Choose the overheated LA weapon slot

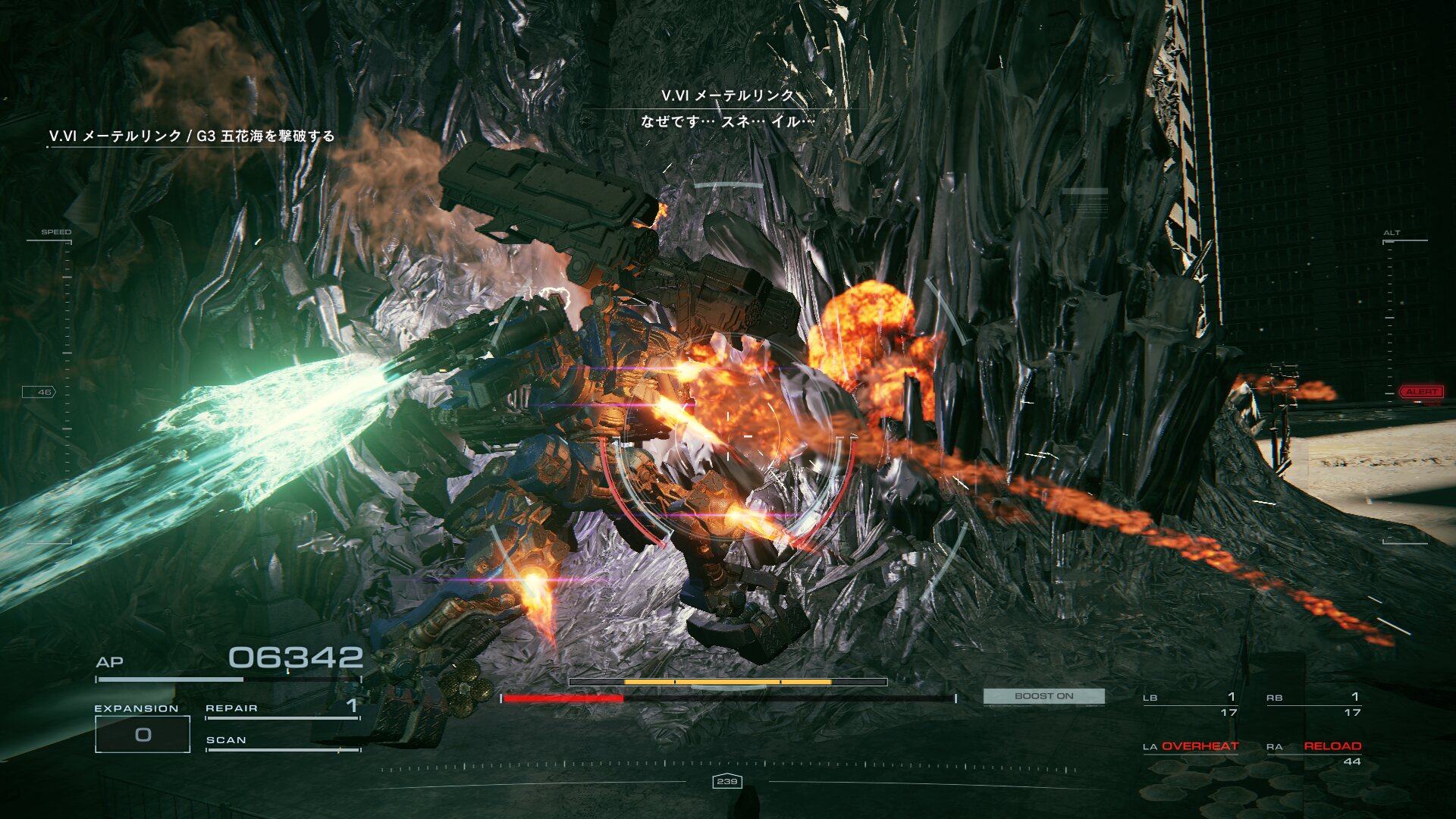[1191, 747]
